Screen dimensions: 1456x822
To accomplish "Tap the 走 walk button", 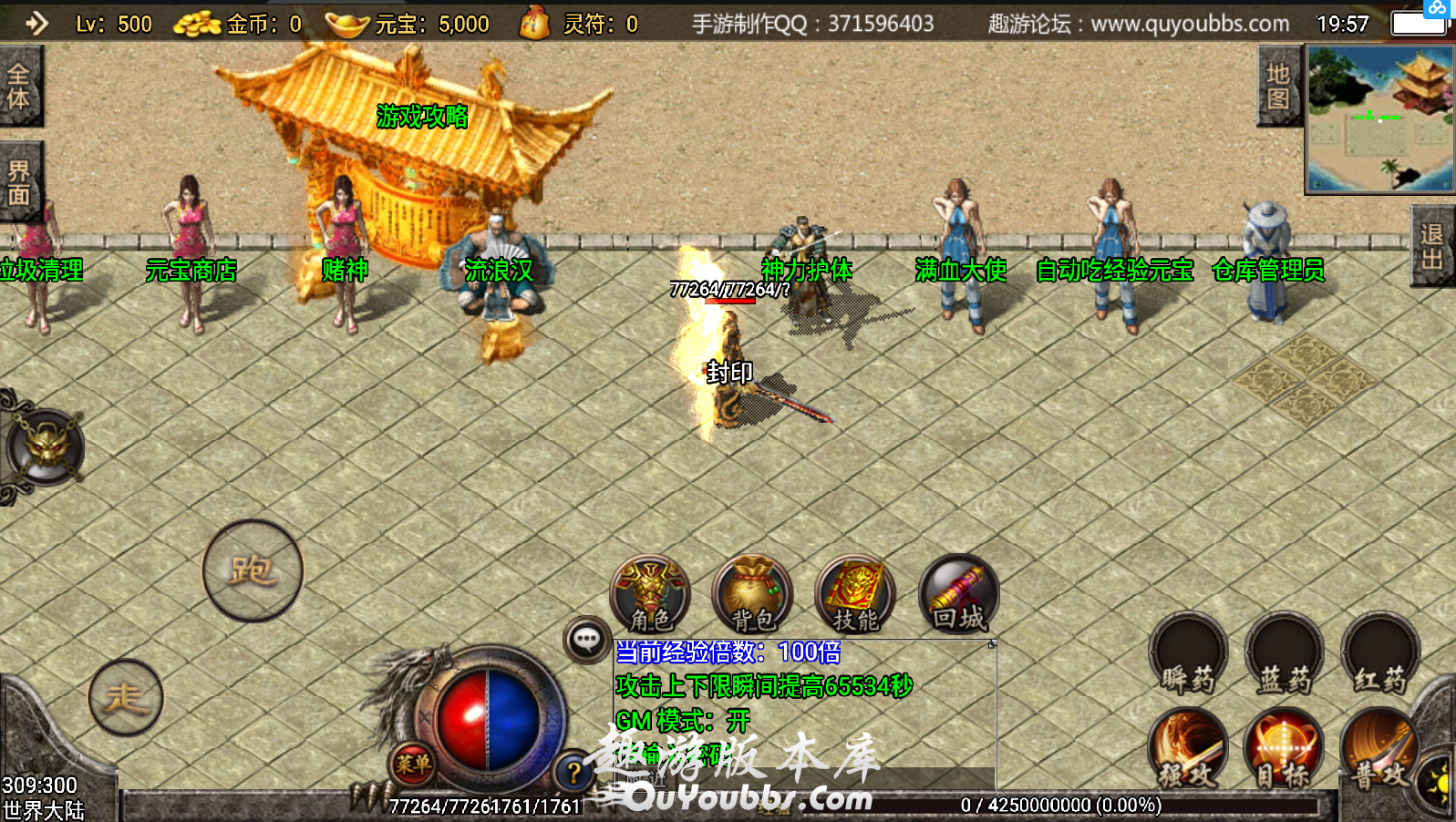I will pyautogui.click(x=126, y=697).
